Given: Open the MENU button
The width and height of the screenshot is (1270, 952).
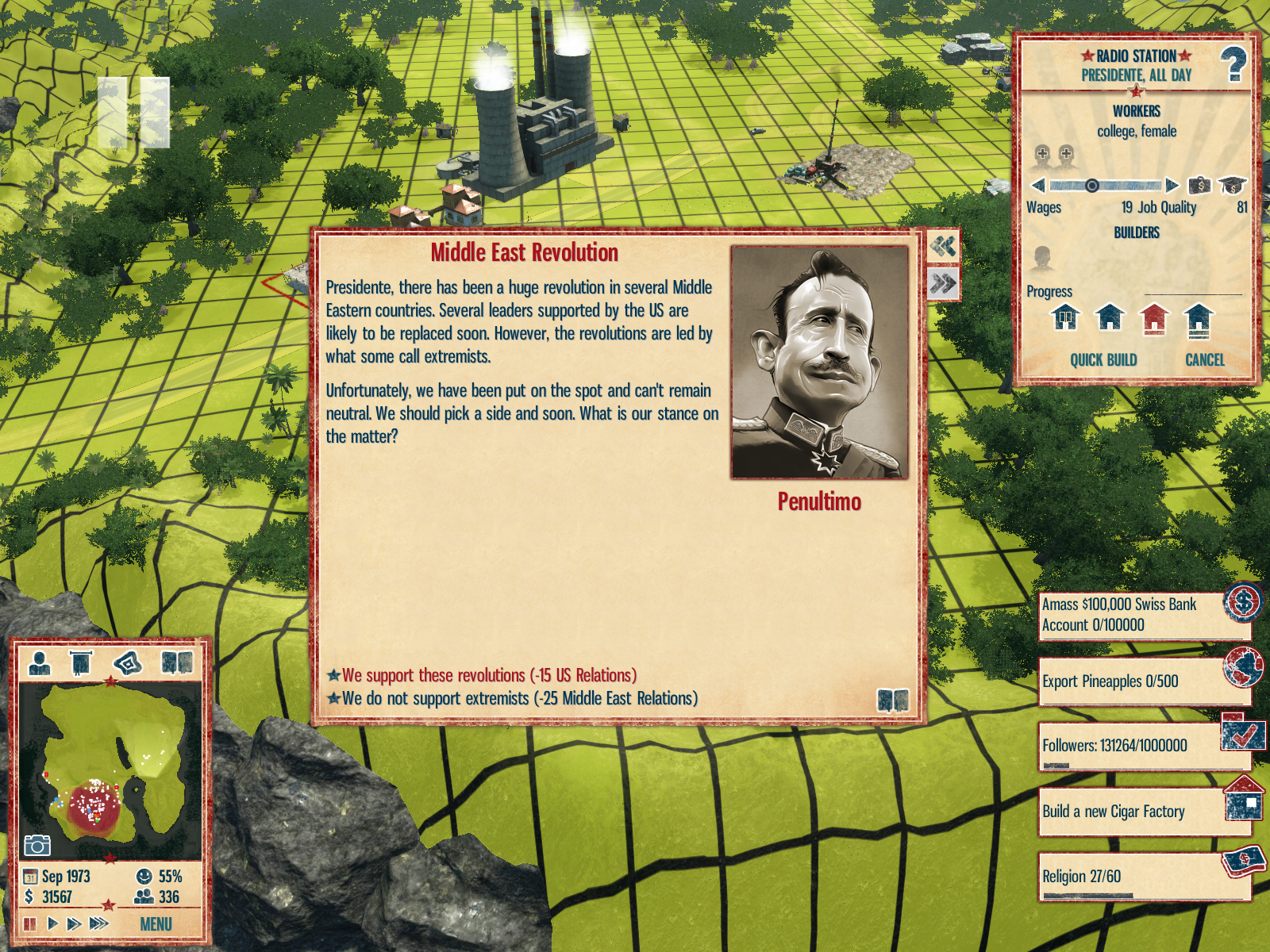Looking at the screenshot, I should pyautogui.click(x=156, y=924).
